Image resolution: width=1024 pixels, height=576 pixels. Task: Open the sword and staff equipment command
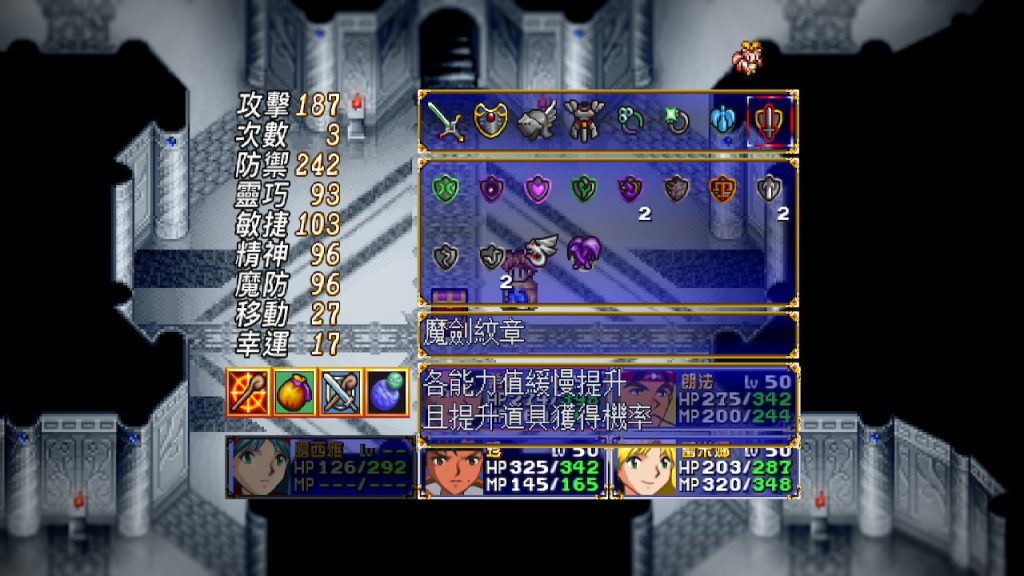tap(340, 391)
